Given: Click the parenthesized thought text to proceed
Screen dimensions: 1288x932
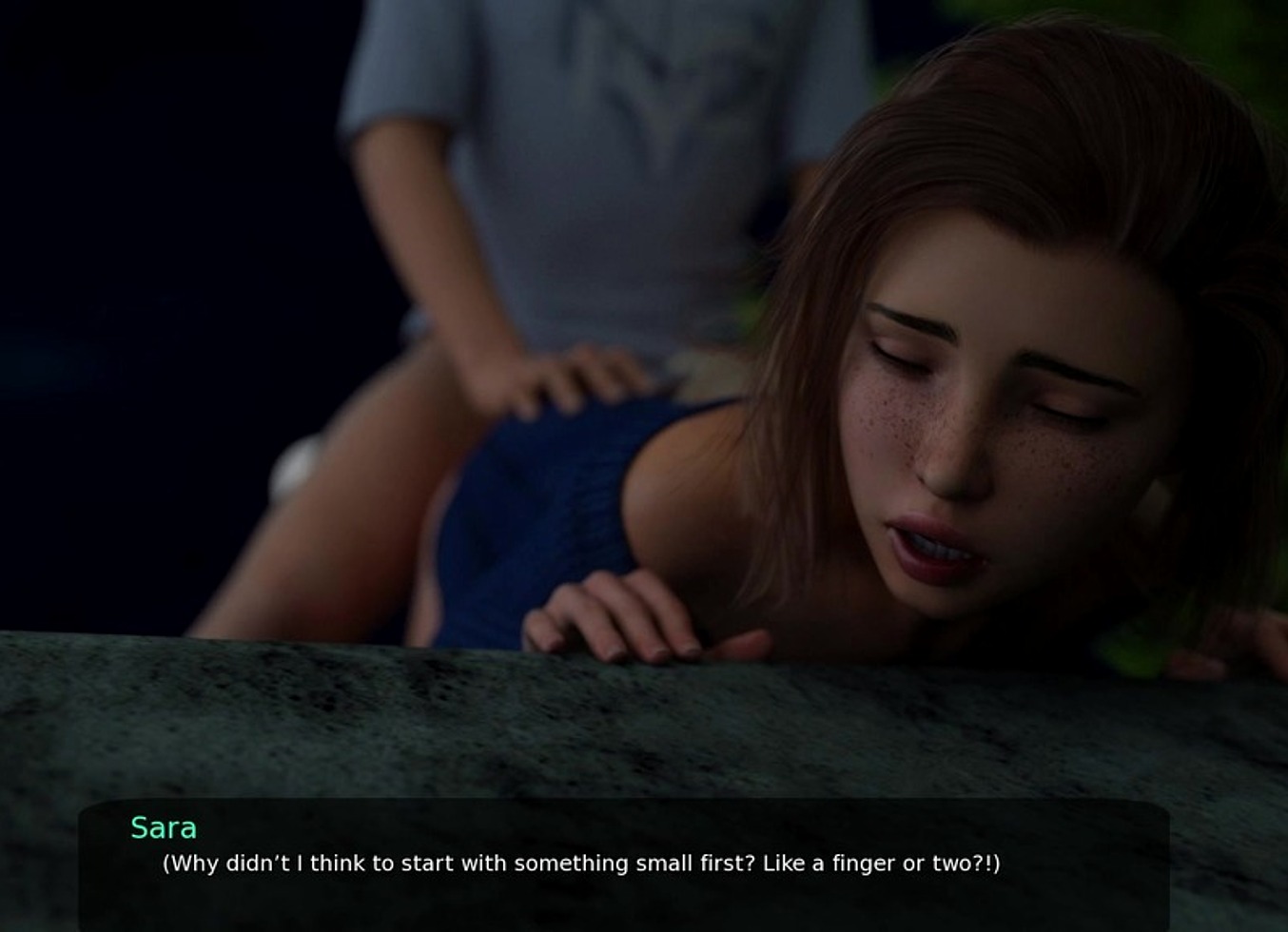Looking at the screenshot, I should (580, 864).
